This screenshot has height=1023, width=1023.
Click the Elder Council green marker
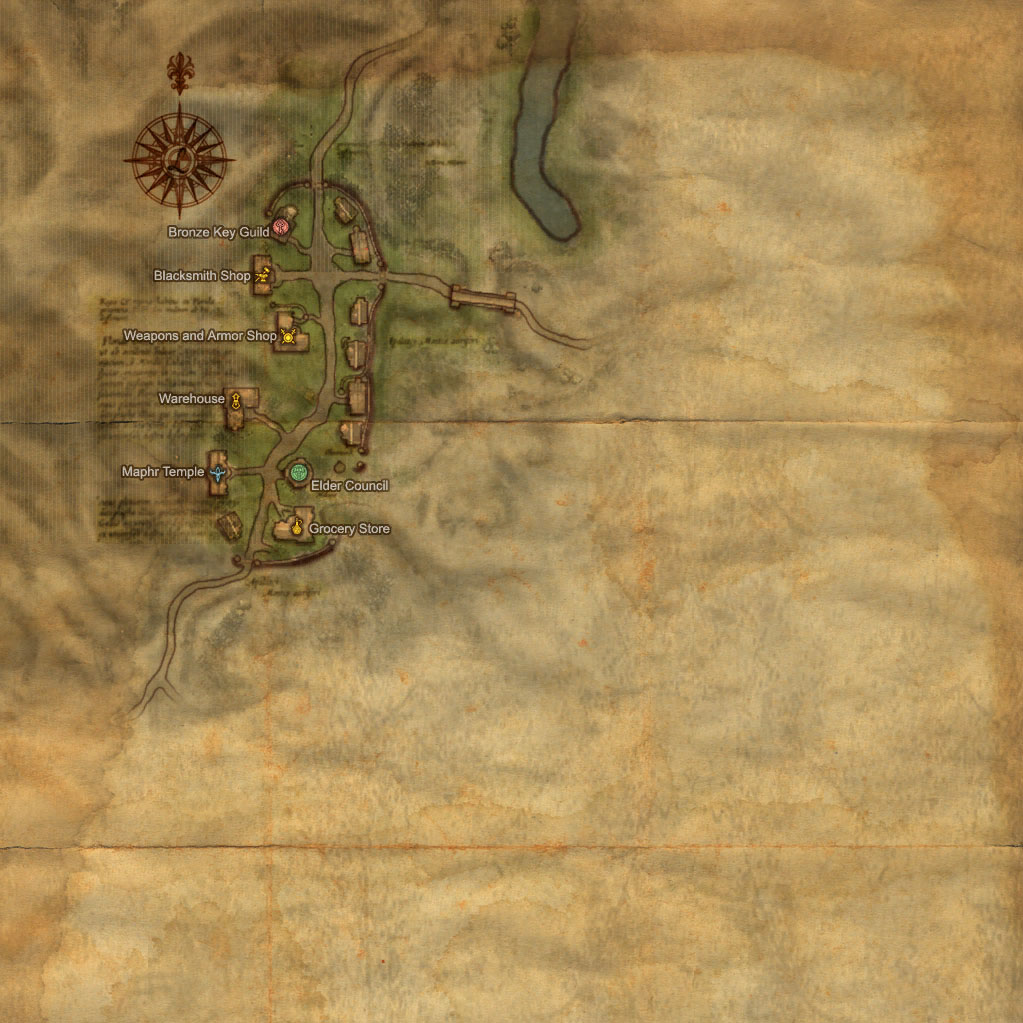[x=297, y=472]
